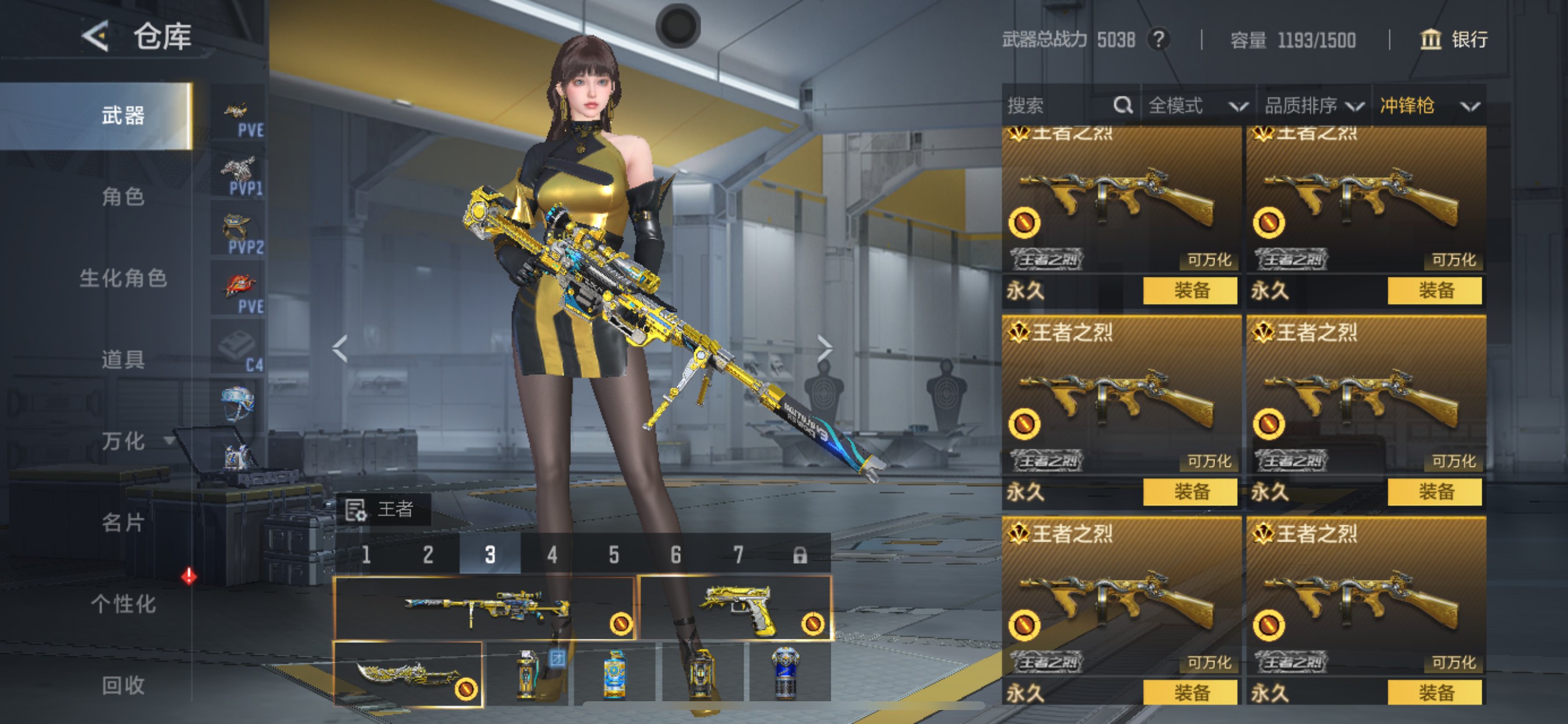This screenshot has height=724, width=1568.
Task: Open the 全模式 mode dropdown
Action: [x=1196, y=106]
